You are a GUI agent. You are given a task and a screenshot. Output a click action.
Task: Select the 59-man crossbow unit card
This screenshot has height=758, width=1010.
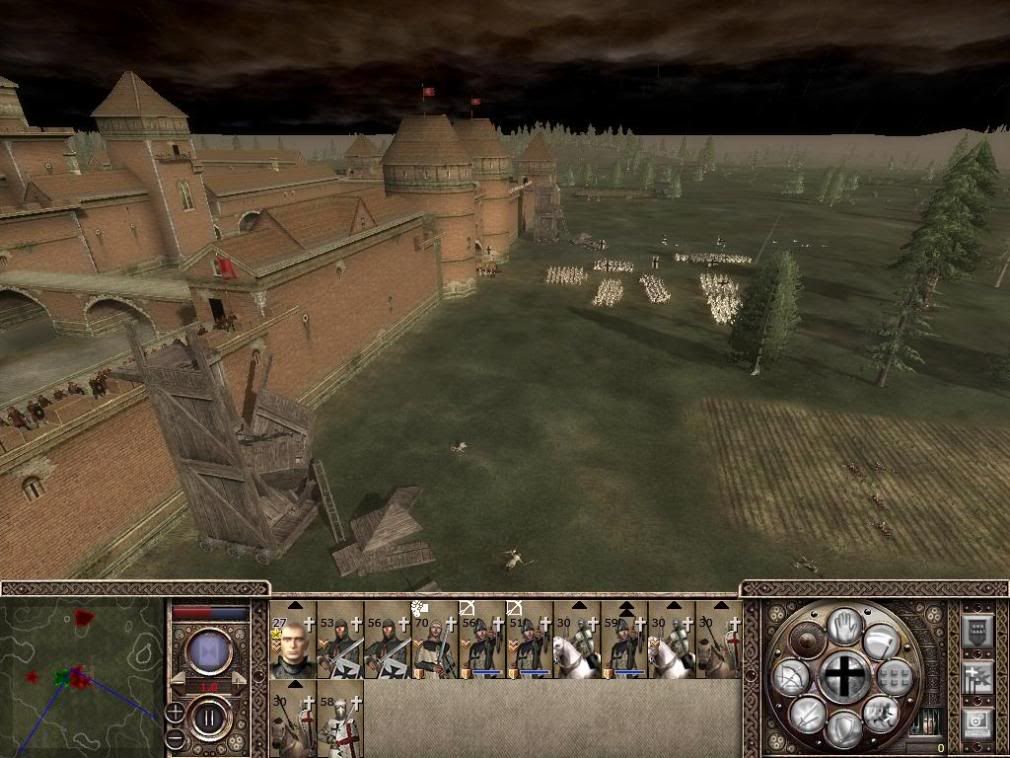pyautogui.click(x=623, y=640)
